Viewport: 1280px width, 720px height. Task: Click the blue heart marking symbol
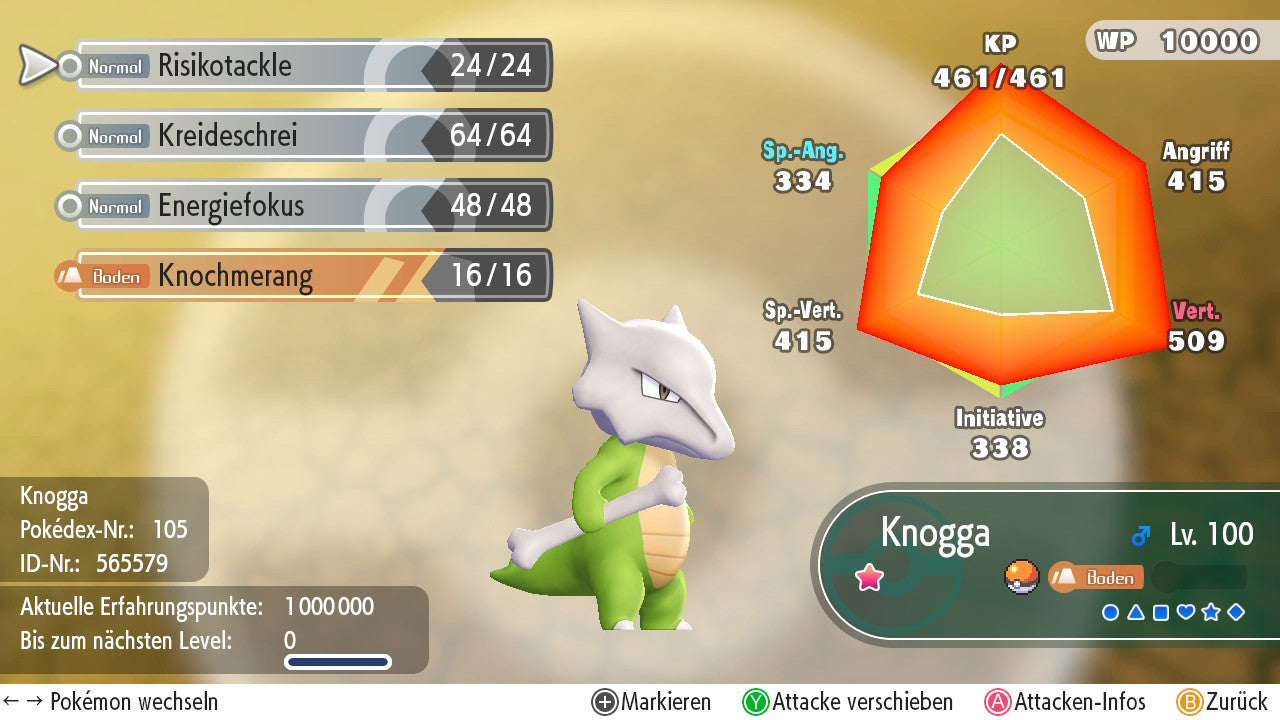coord(1186,612)
